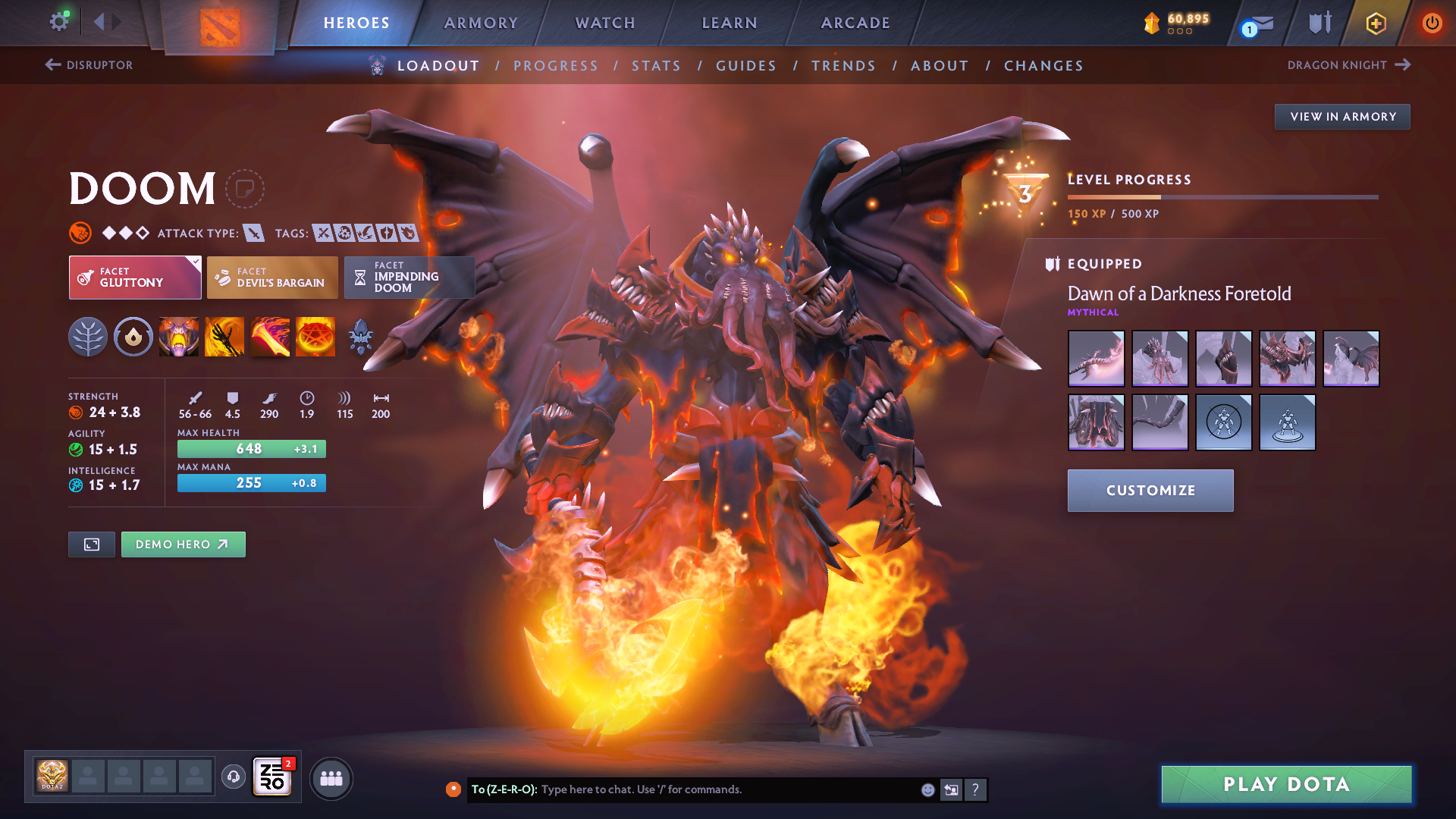View the Stats sub-tab

pyautogui.click(x=657, y=66)
